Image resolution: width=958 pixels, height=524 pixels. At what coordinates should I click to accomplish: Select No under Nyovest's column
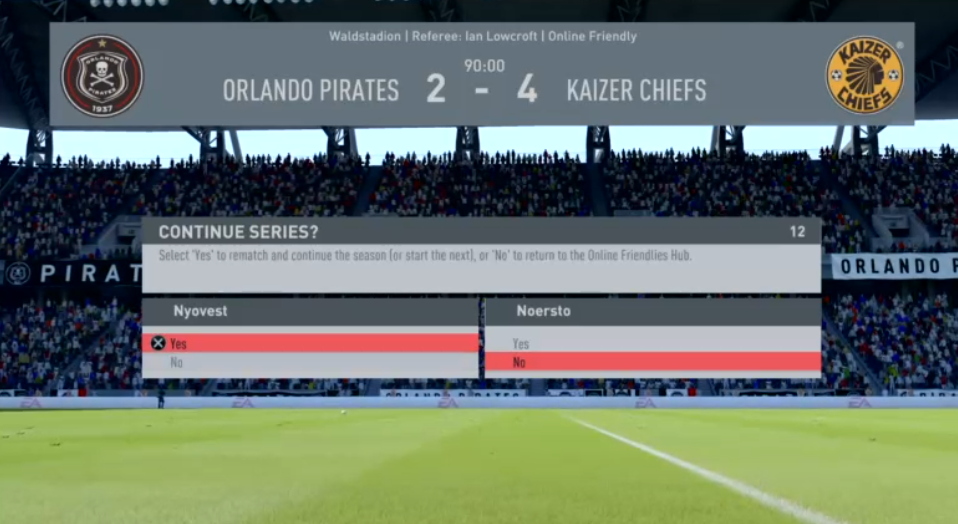[310, 363]
